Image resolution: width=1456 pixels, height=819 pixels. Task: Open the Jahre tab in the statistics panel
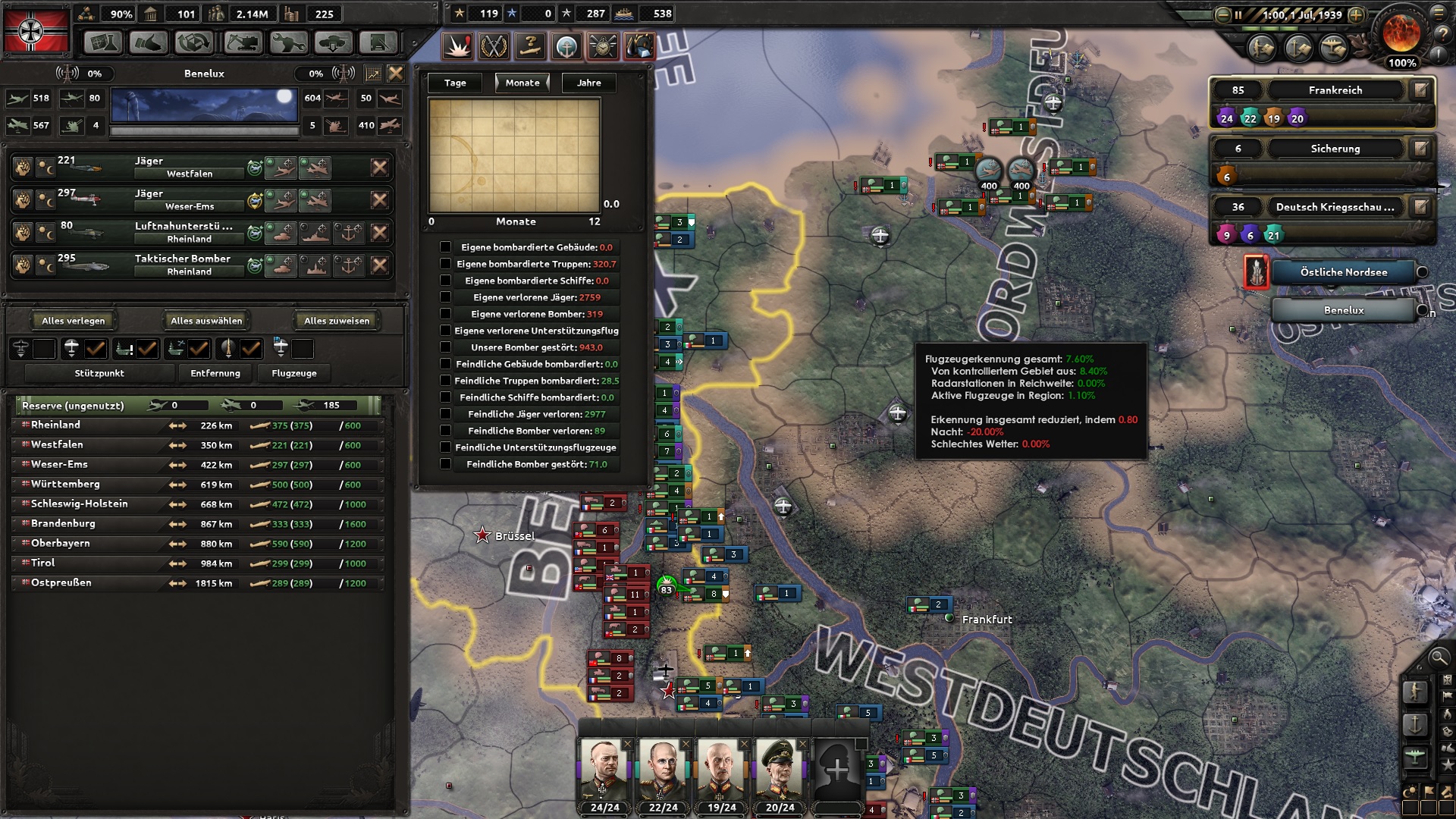click(x=588, y=83)
